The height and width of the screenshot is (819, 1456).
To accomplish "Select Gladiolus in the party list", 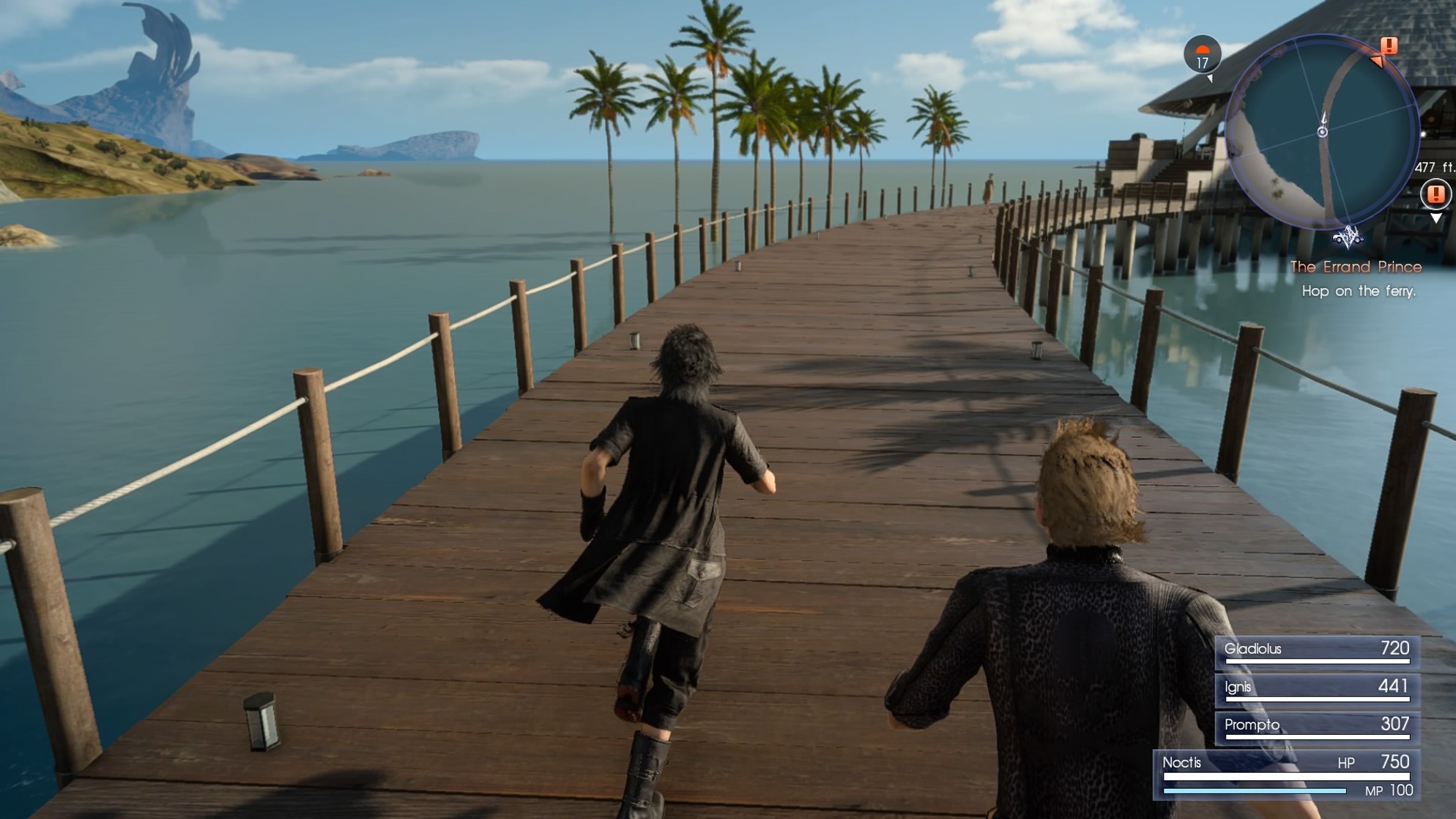I will click(1317, 650).
